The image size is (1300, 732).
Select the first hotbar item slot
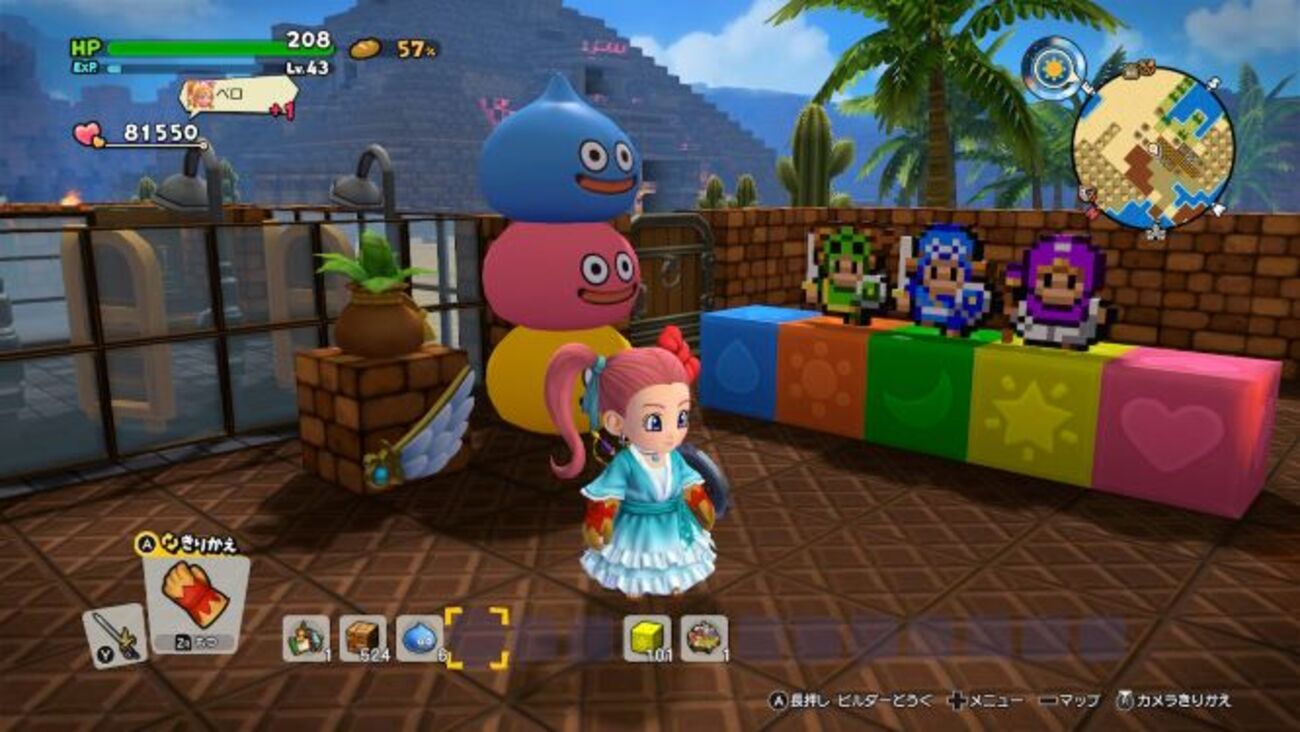point(305,637)
